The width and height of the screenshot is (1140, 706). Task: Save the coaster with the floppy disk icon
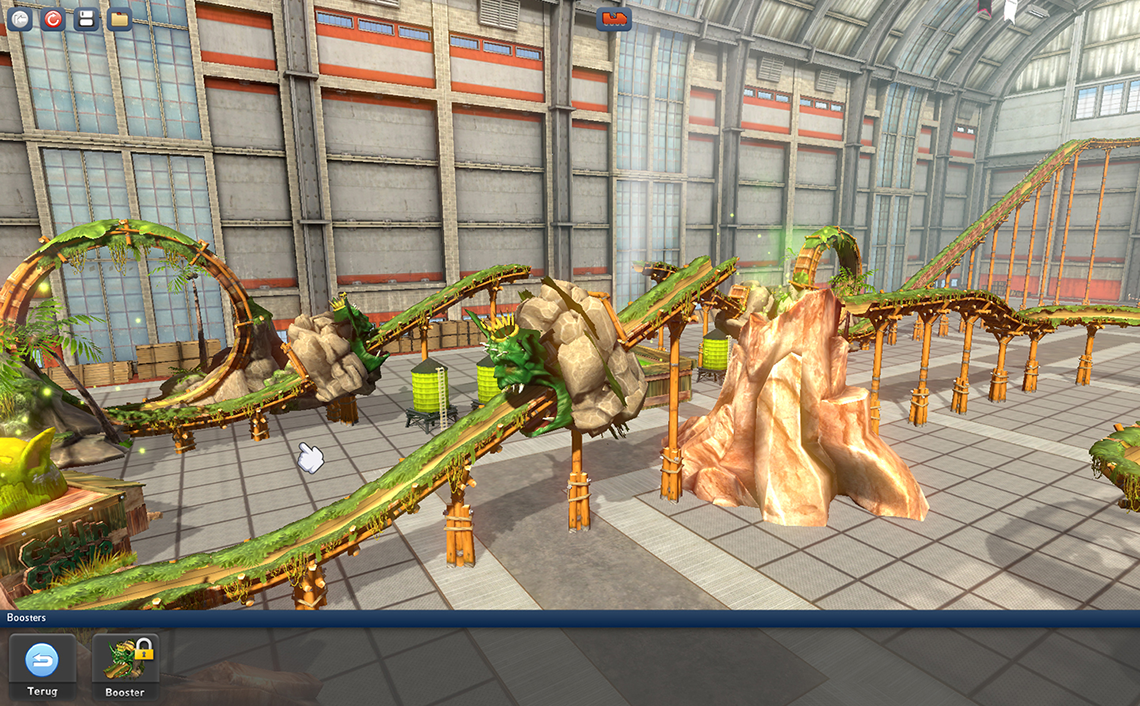pyautogui.click(x=86, y=18)
